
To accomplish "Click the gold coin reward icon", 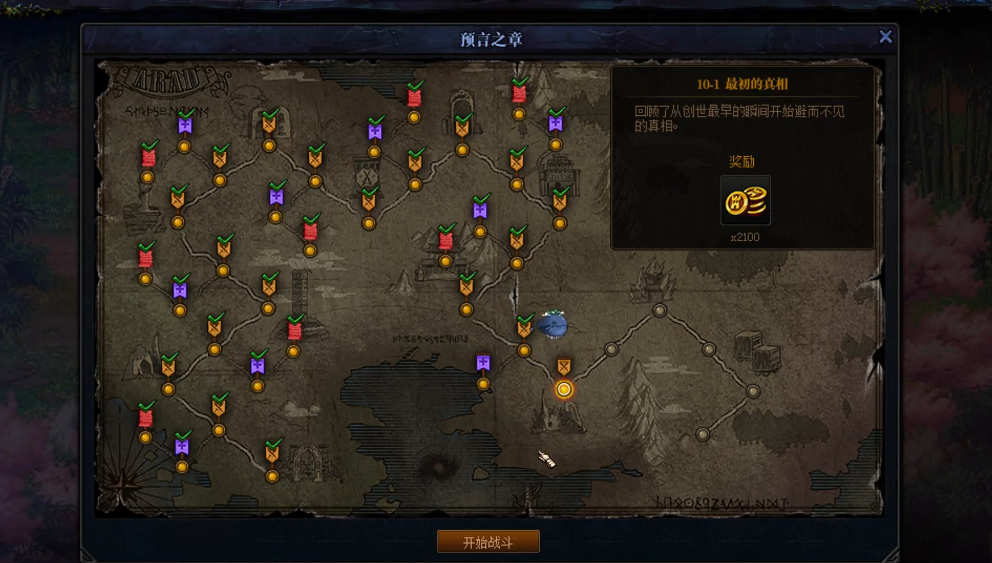I will (745, 201).
